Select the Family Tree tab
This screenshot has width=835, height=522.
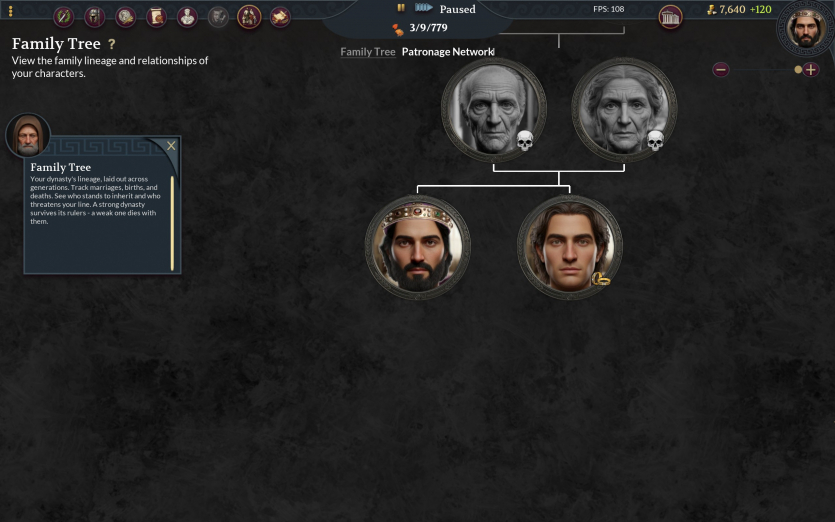368,52
